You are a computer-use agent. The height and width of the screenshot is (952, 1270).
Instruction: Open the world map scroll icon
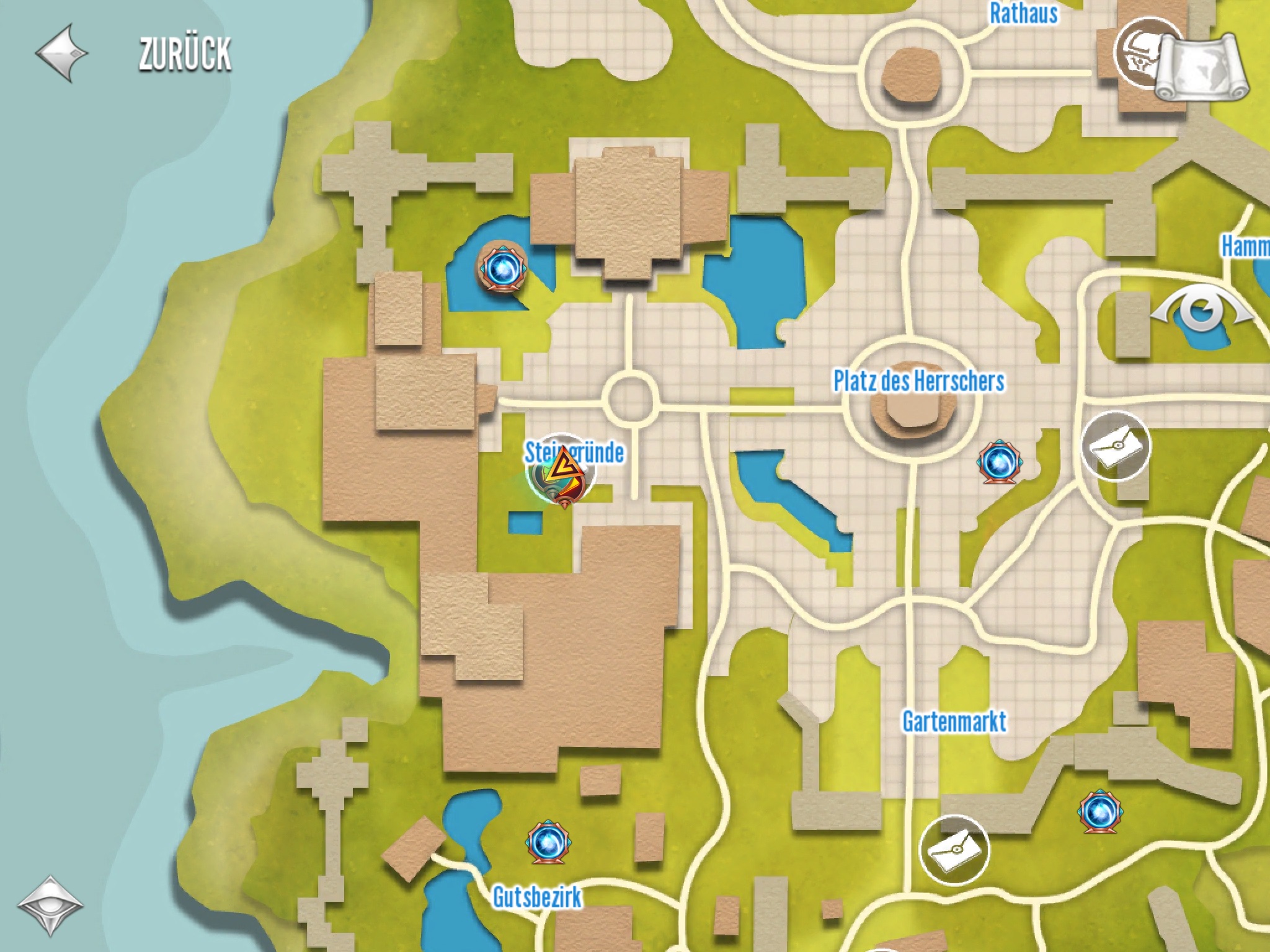click(x=1202, y=67)
